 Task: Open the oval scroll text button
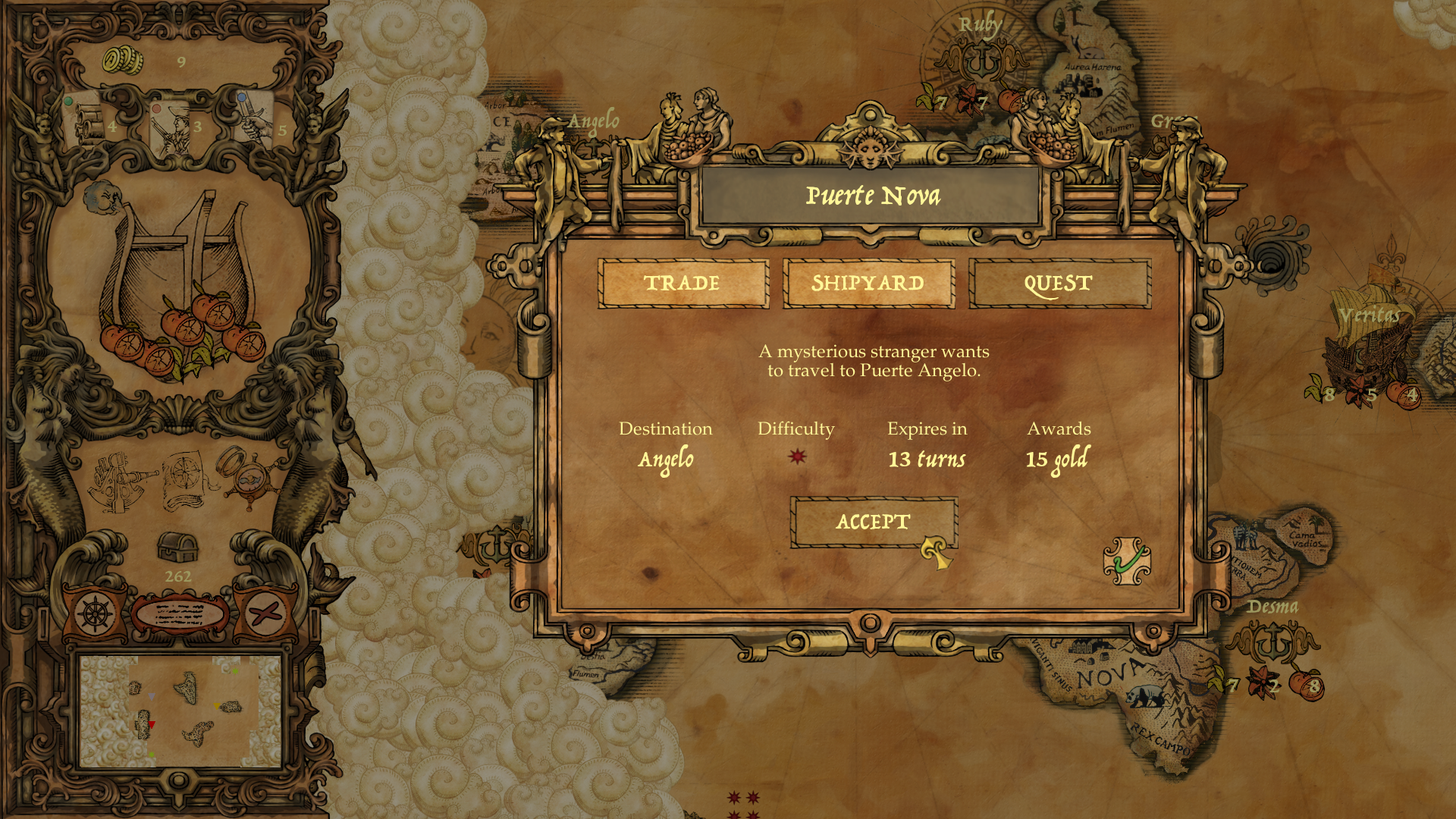(180, 614)
